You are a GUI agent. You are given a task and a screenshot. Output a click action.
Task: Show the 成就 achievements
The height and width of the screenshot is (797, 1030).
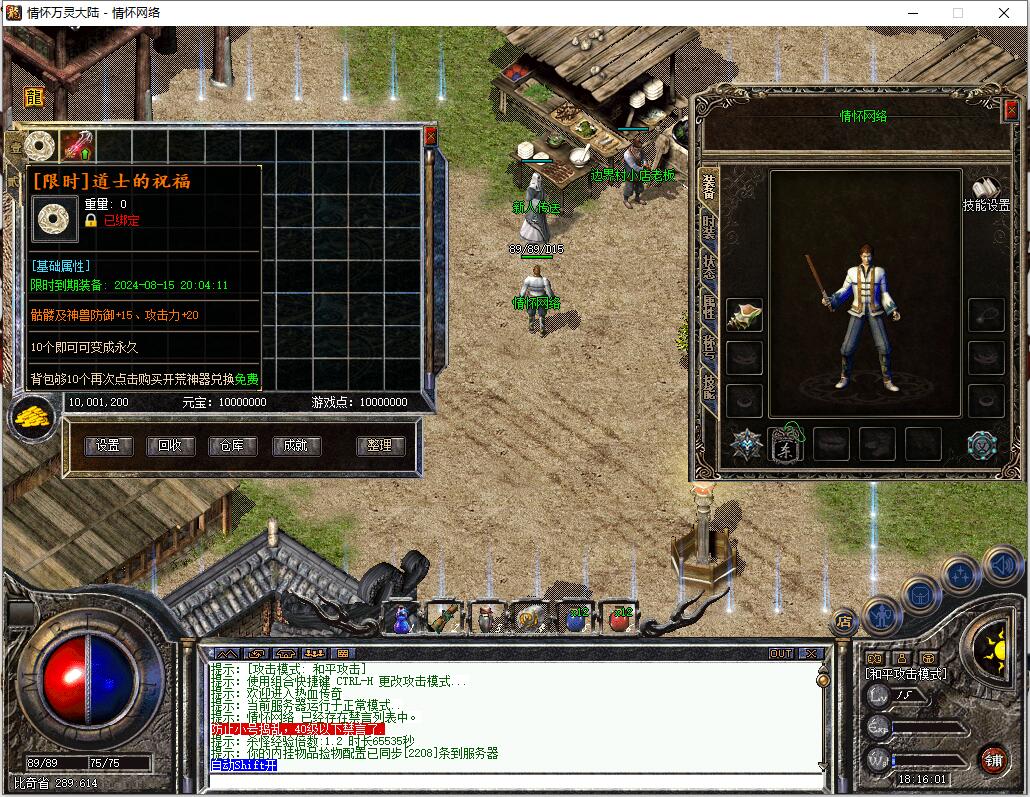295,446
